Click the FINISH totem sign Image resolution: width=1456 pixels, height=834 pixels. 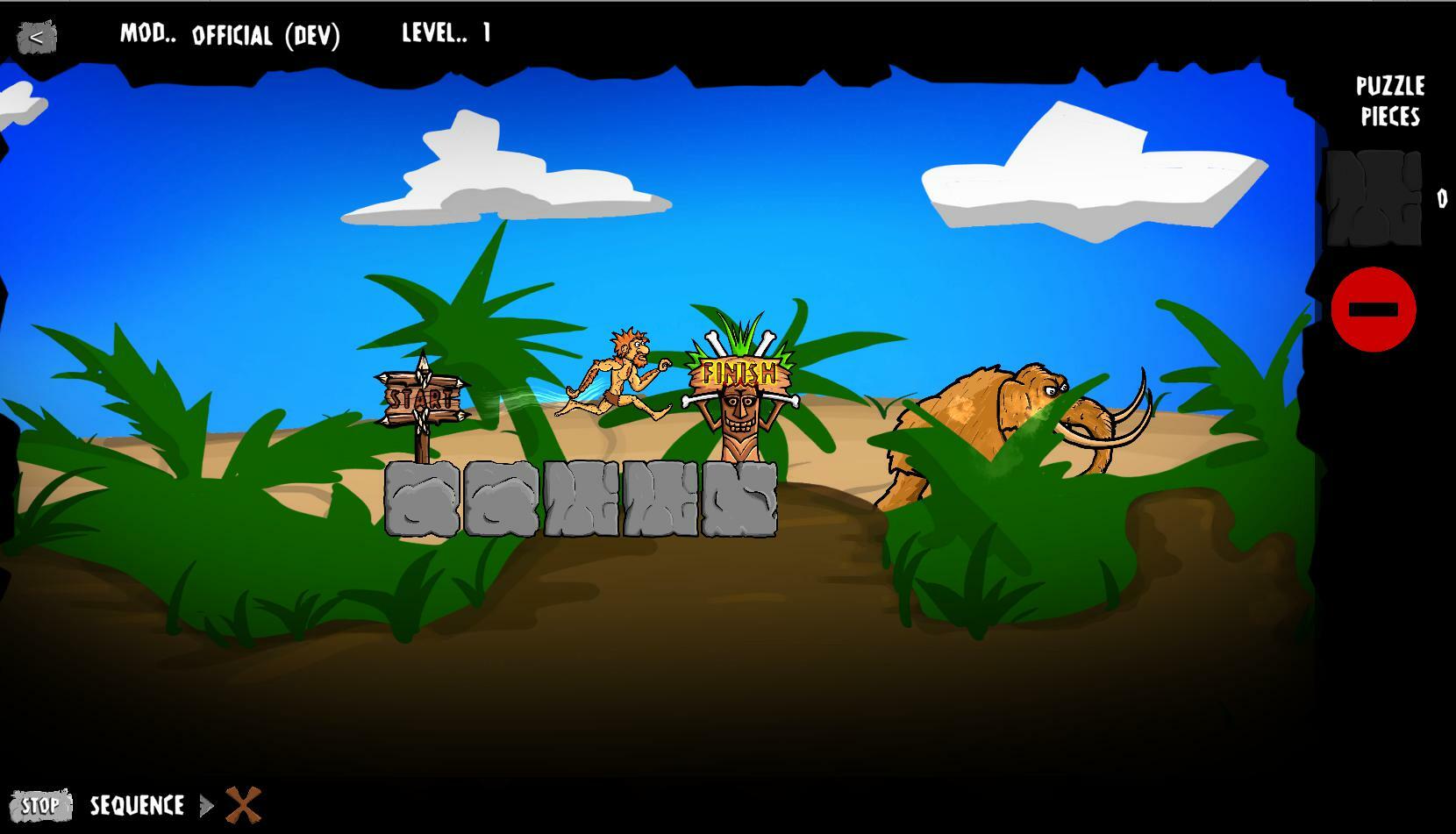739,374
